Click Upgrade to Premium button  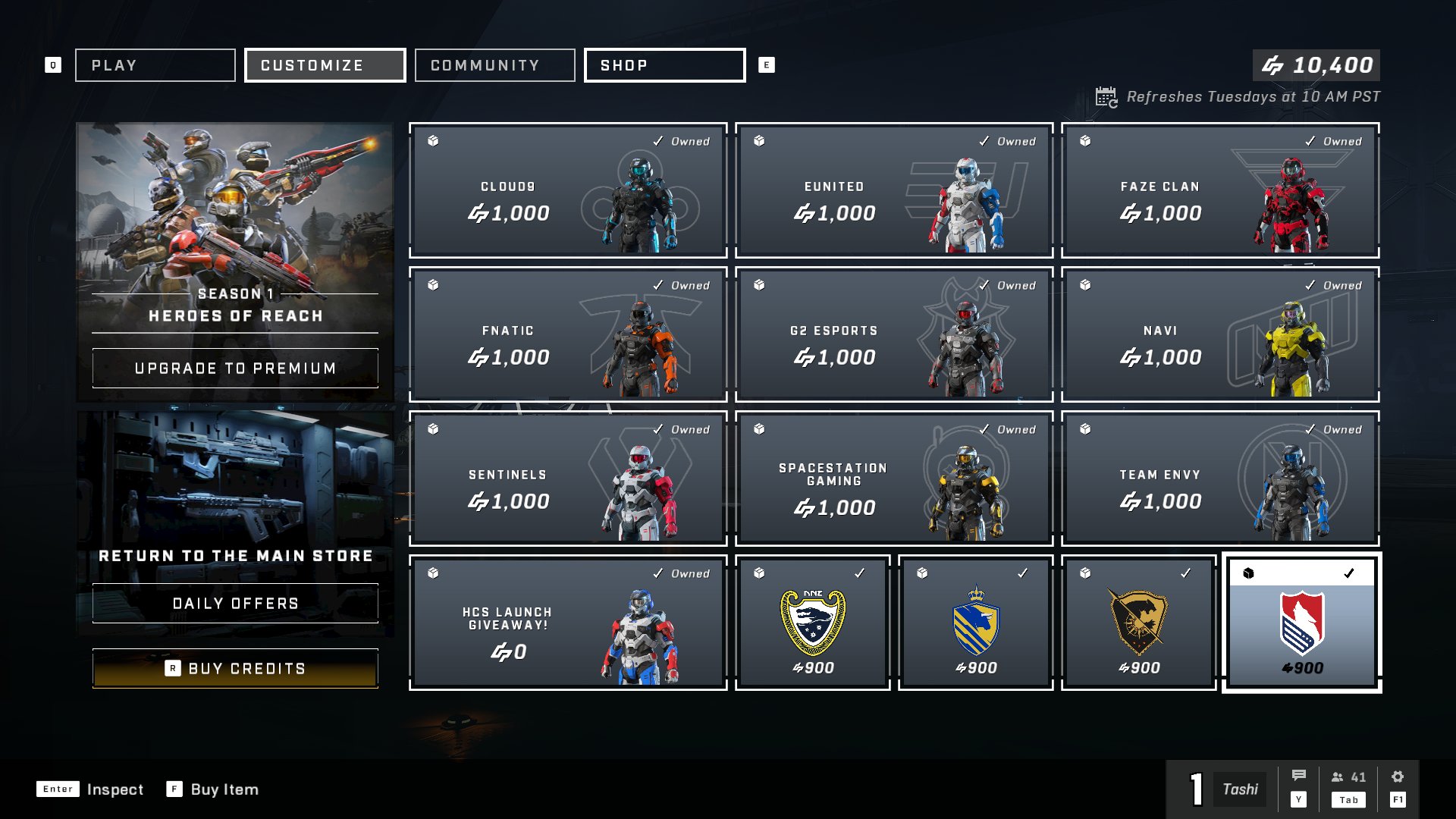pos(235,369)
